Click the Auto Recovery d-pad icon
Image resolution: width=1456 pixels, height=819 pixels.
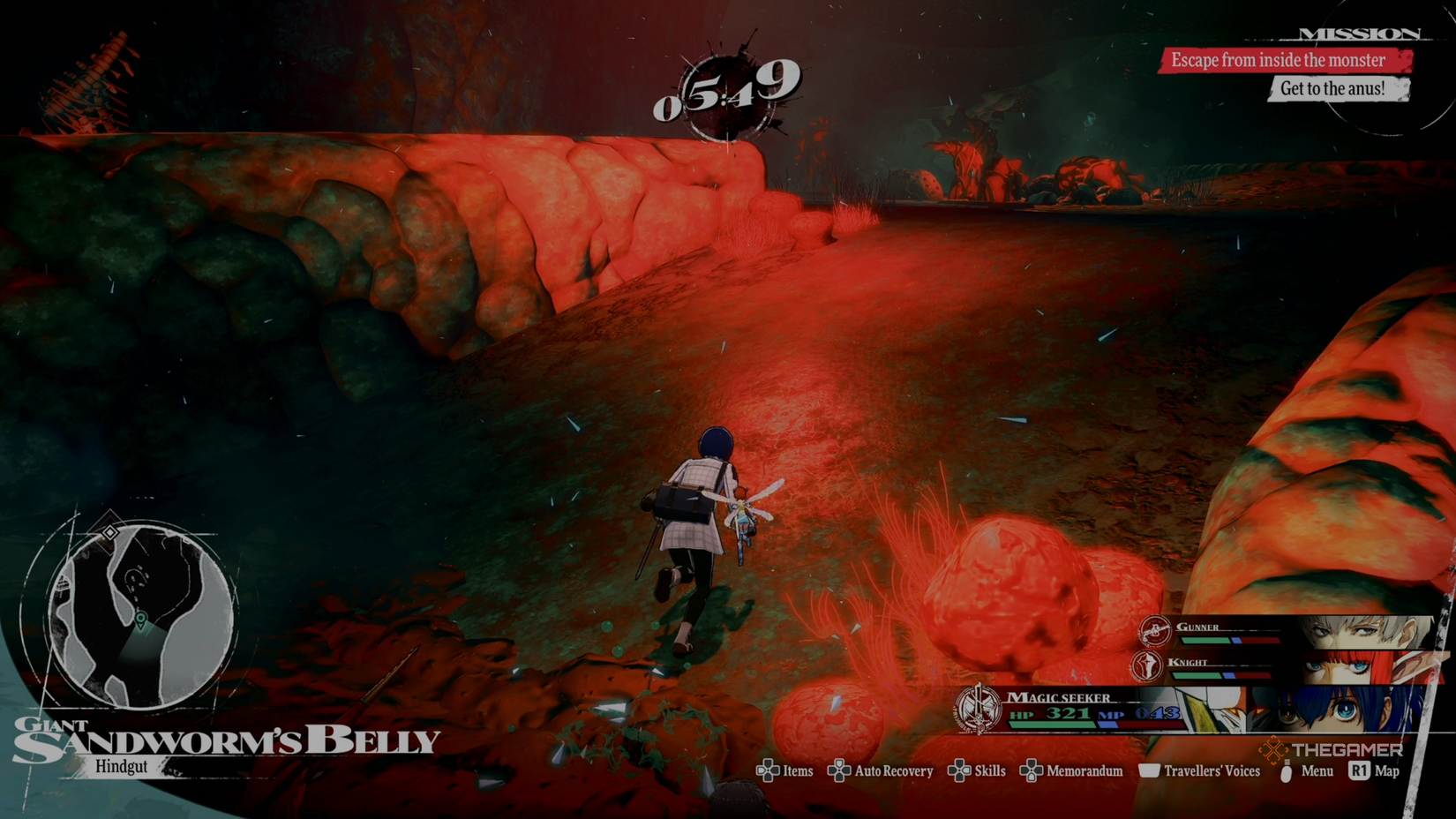coord(839,770)
